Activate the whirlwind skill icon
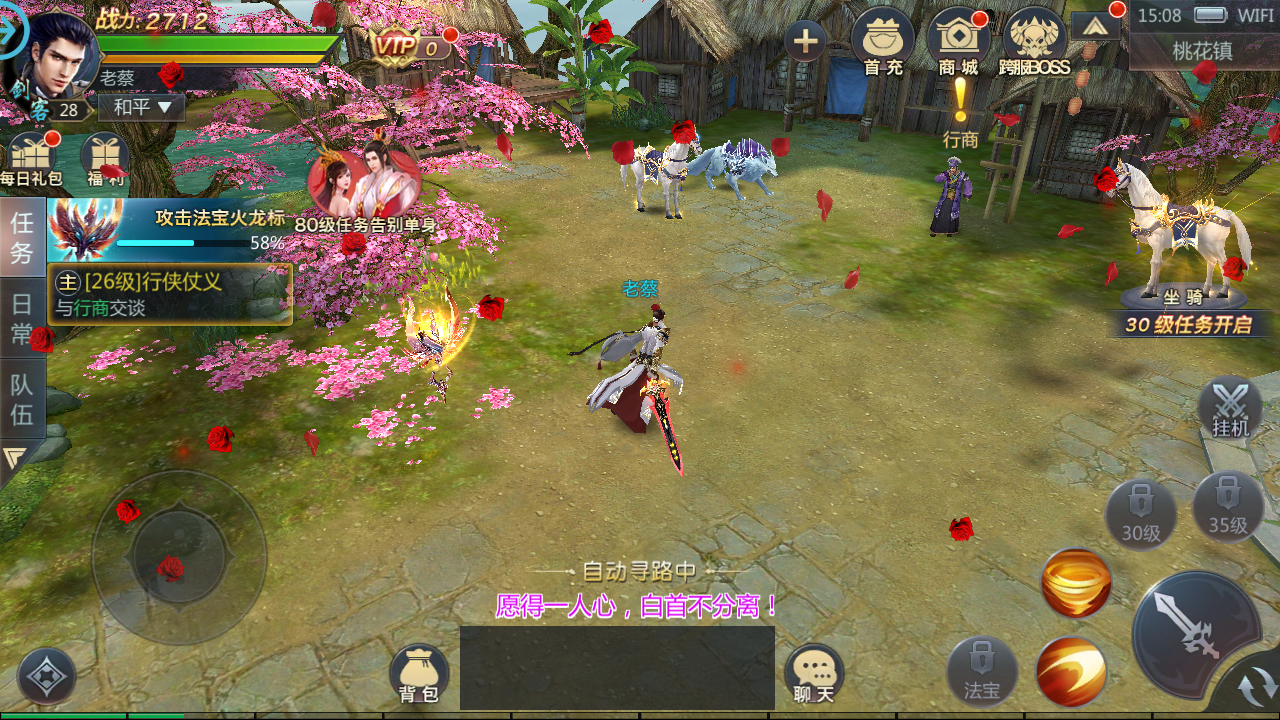This screenshot has height=720, width=1280. click(1076, 583)
